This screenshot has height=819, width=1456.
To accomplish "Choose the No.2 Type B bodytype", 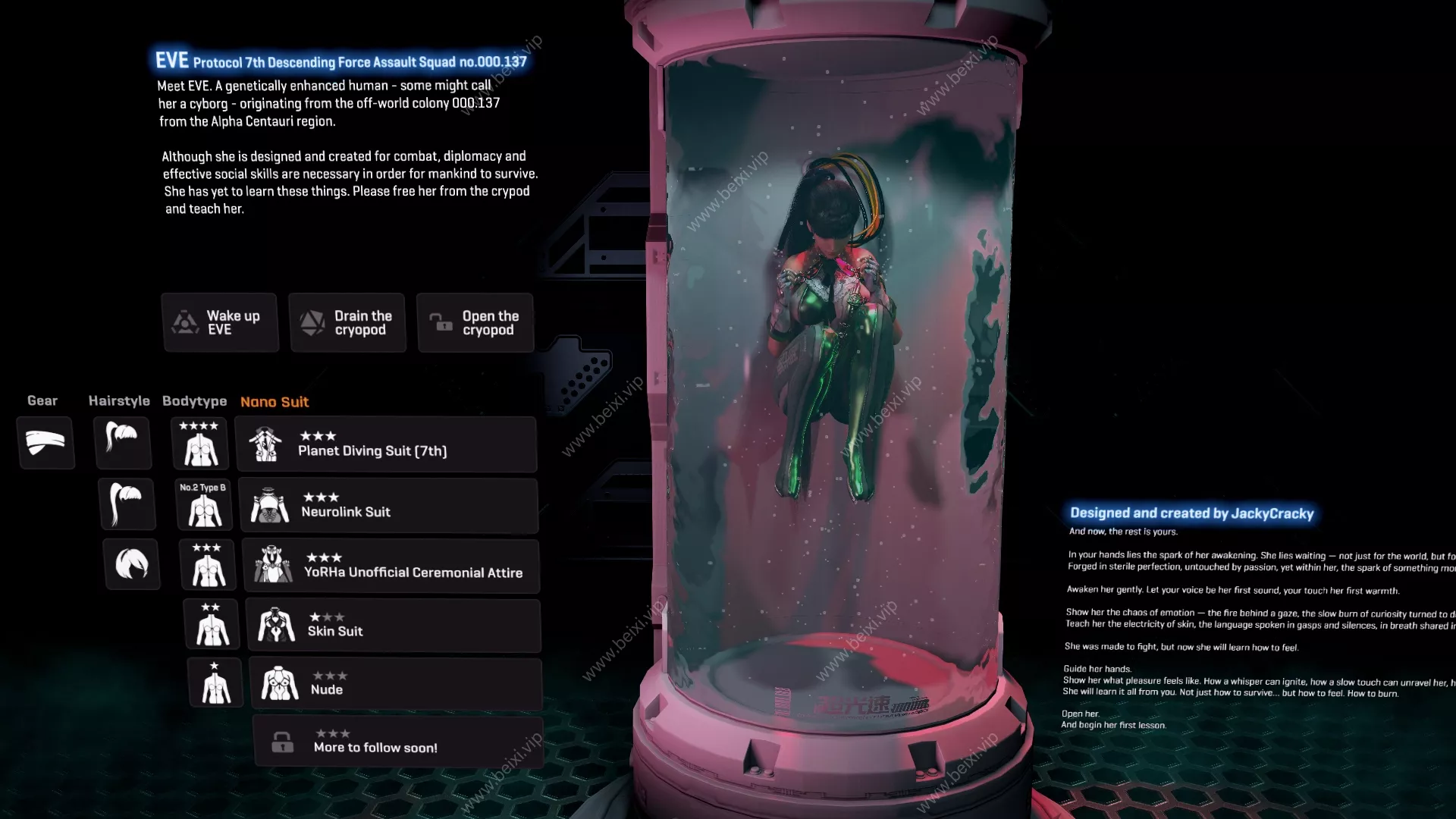I will pyautogui.click(x=204, y=504).
